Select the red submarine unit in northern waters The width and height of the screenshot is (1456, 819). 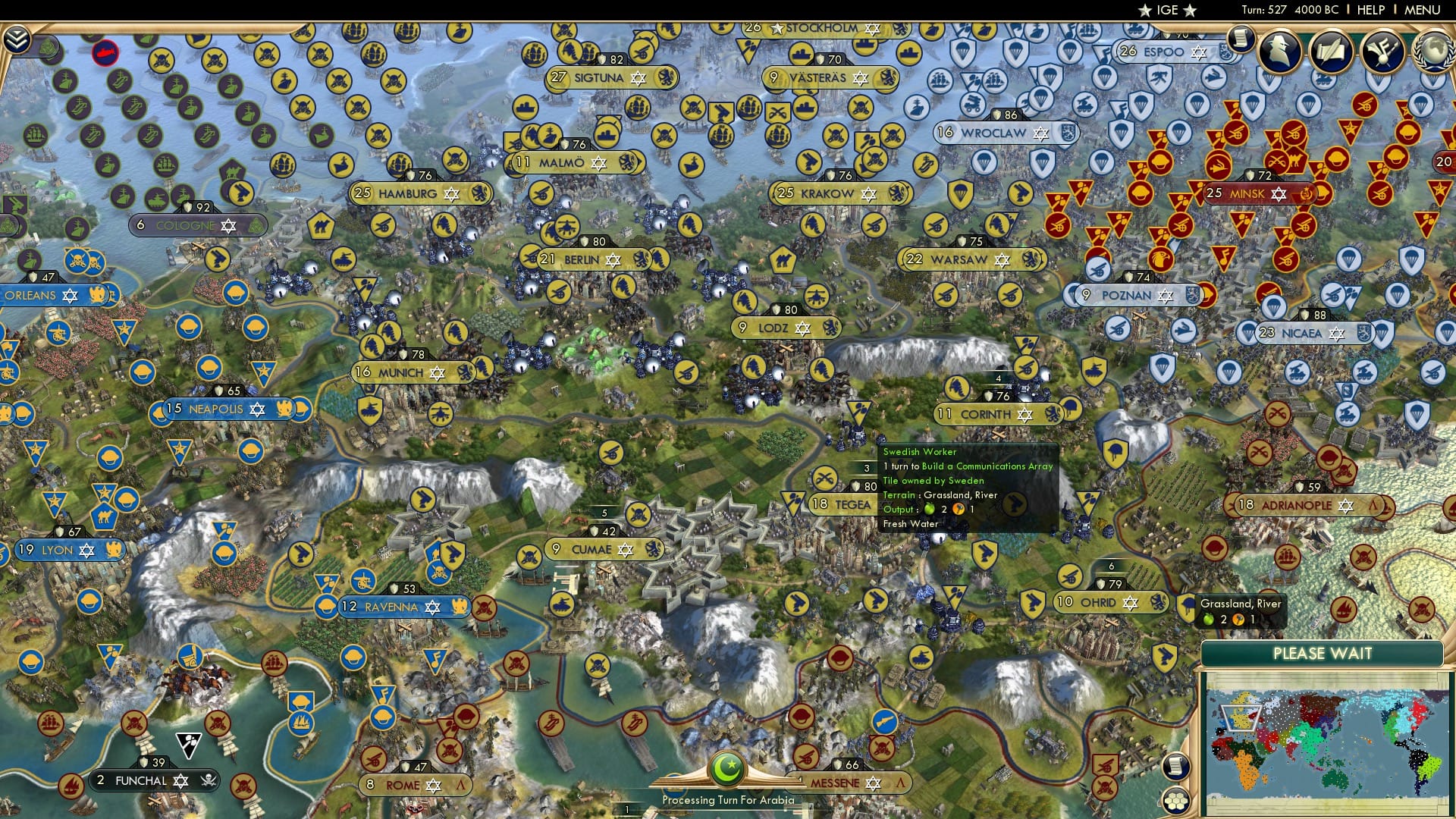pyautogui.click(x=106, y=53)
